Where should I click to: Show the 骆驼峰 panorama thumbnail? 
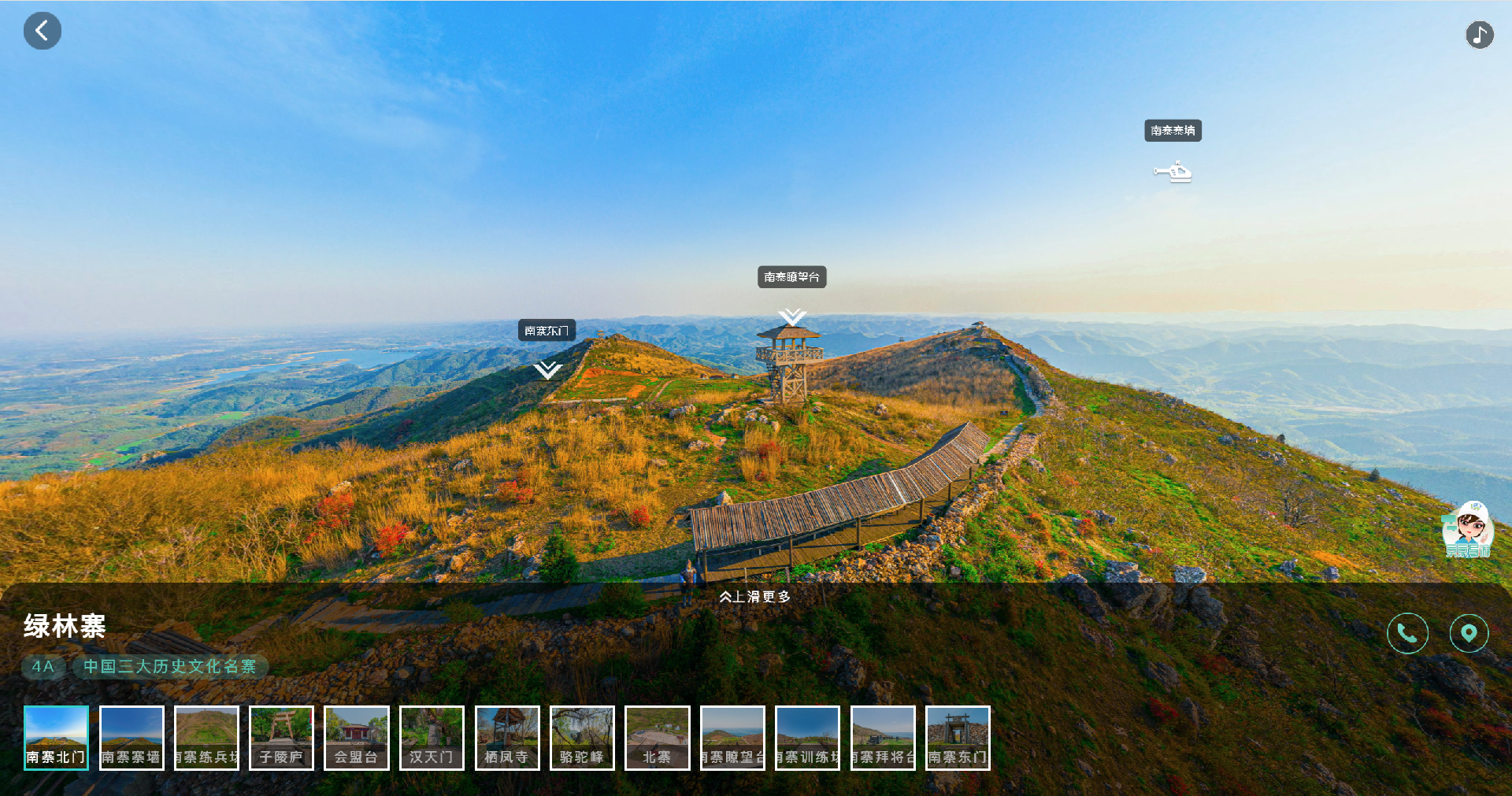(582, 738)
